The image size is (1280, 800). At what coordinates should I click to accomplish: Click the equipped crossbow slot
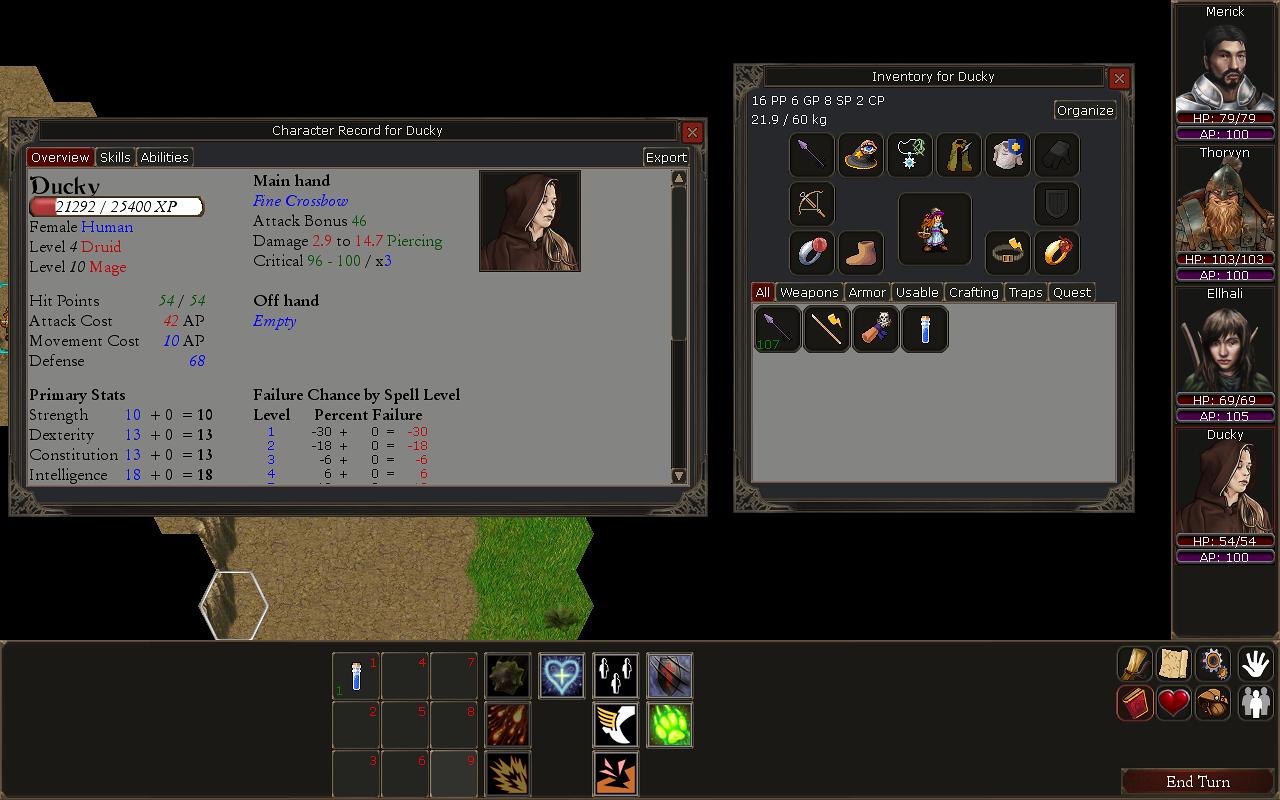[812, 204]
